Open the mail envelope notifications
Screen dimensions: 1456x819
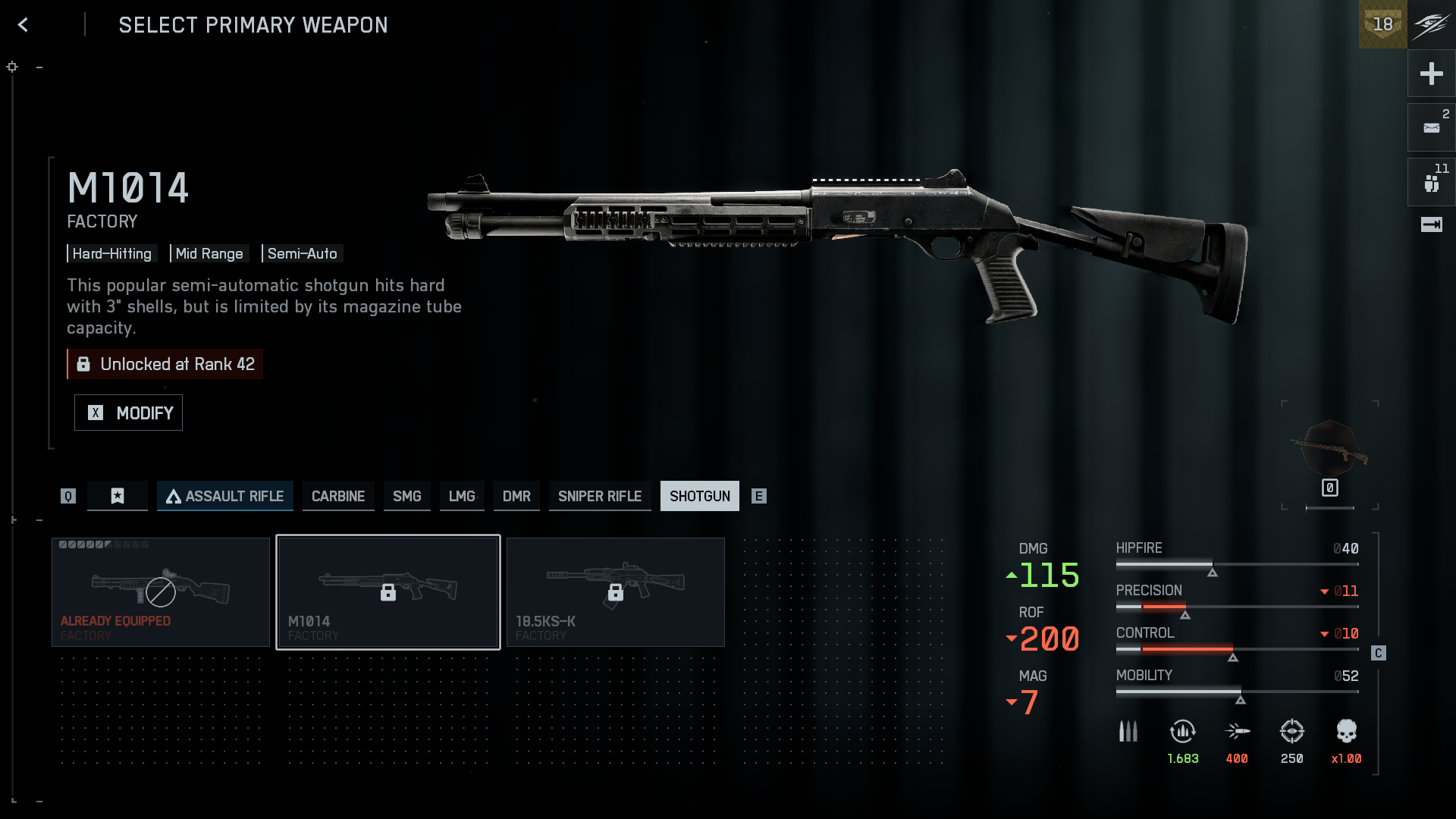[x=1431, y=127]
